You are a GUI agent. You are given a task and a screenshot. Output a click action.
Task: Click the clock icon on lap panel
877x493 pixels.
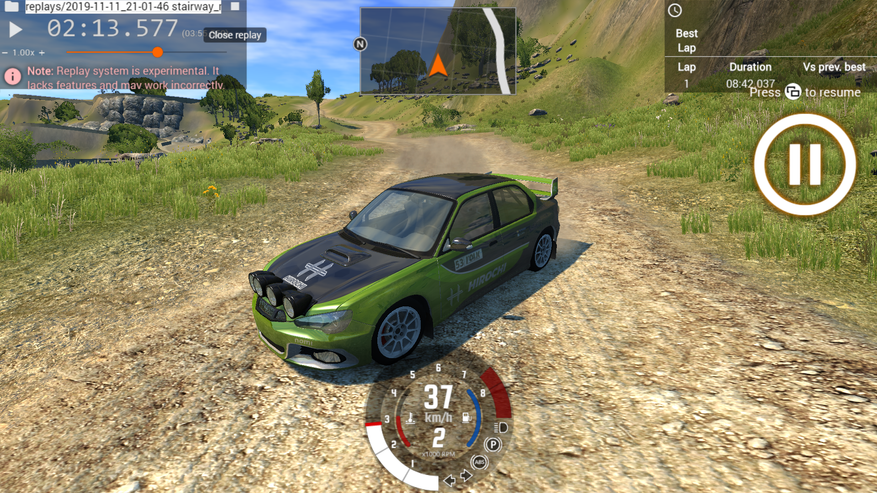click(x=675, y=11)
